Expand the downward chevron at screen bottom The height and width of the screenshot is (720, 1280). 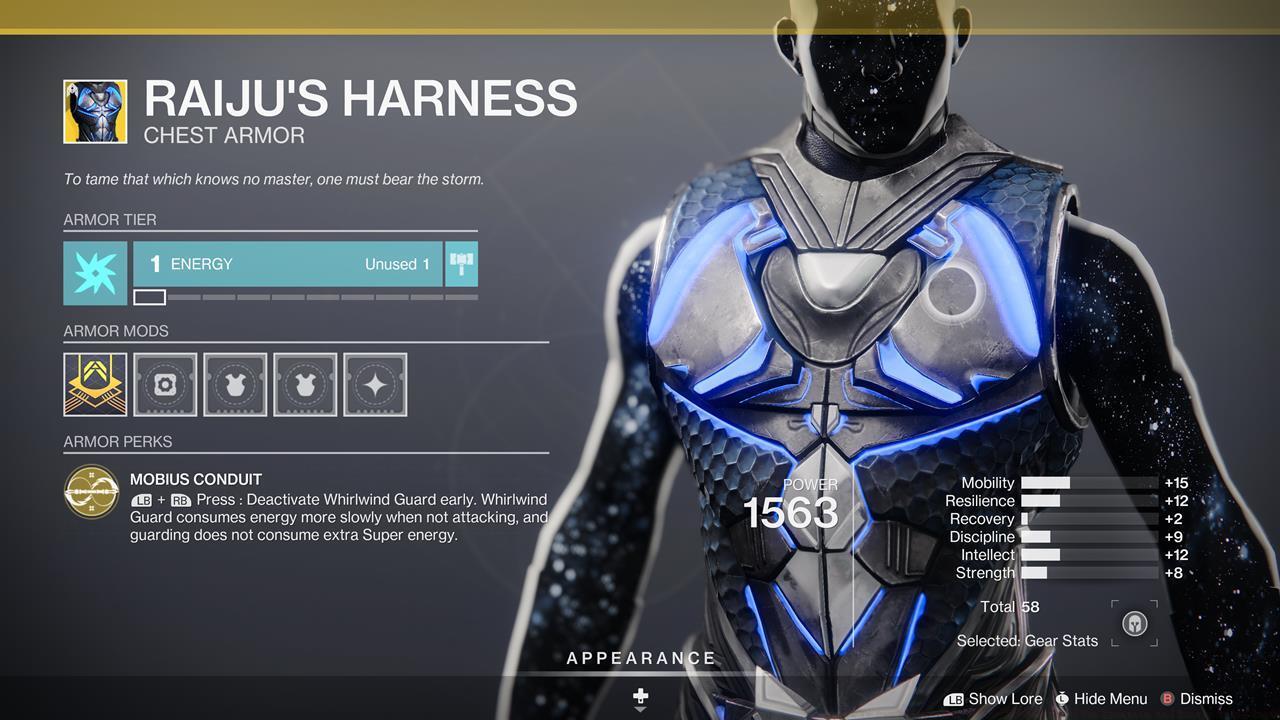click(639, 708)
